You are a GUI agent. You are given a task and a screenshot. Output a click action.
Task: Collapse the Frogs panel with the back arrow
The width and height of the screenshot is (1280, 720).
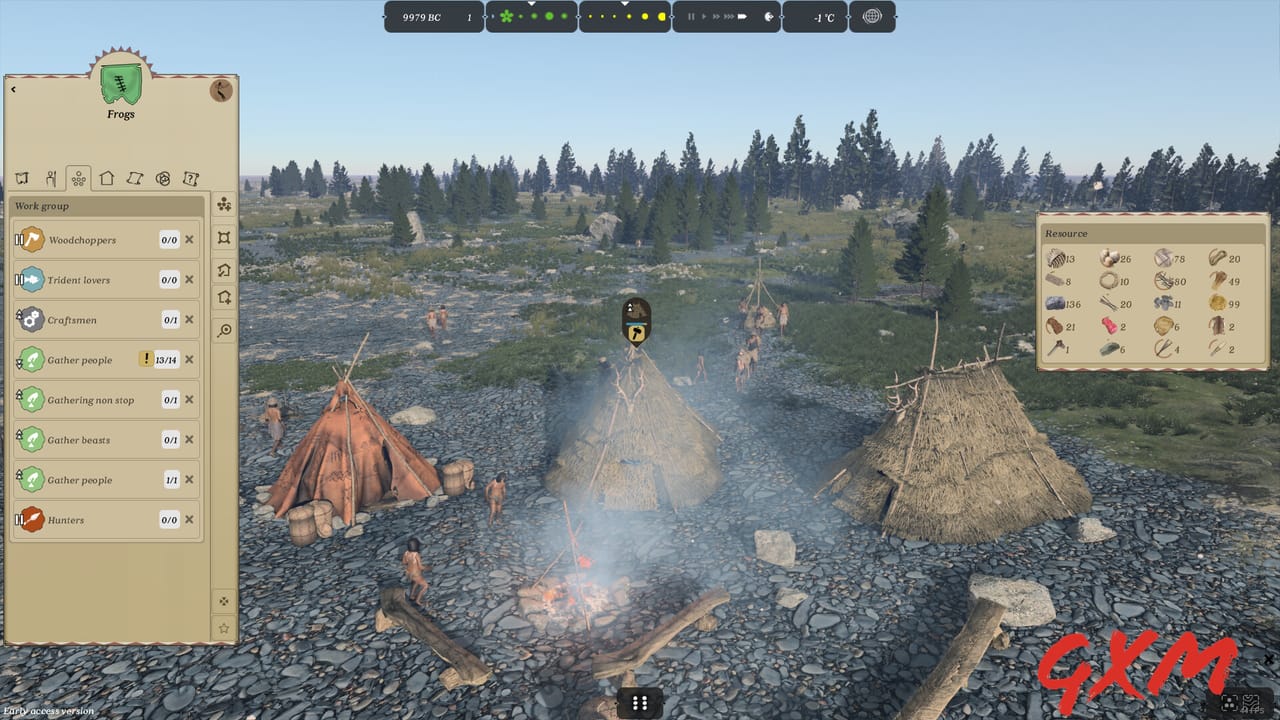tap(14, 88)
